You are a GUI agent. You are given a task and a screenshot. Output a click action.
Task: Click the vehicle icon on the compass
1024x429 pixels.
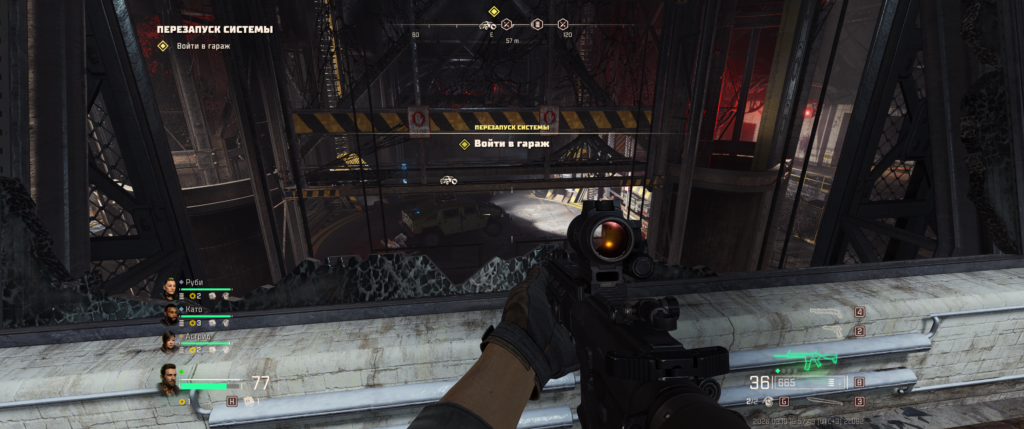488,24
